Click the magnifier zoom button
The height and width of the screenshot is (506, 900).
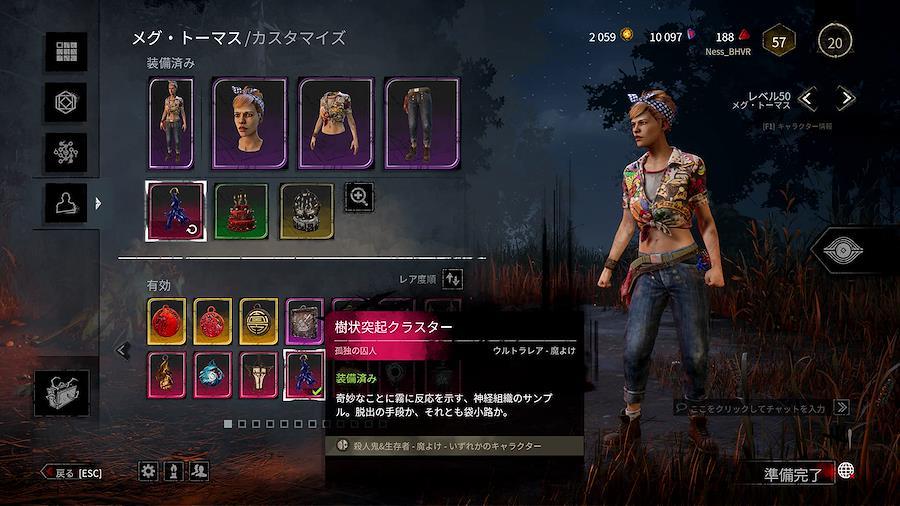coord(358,197)
